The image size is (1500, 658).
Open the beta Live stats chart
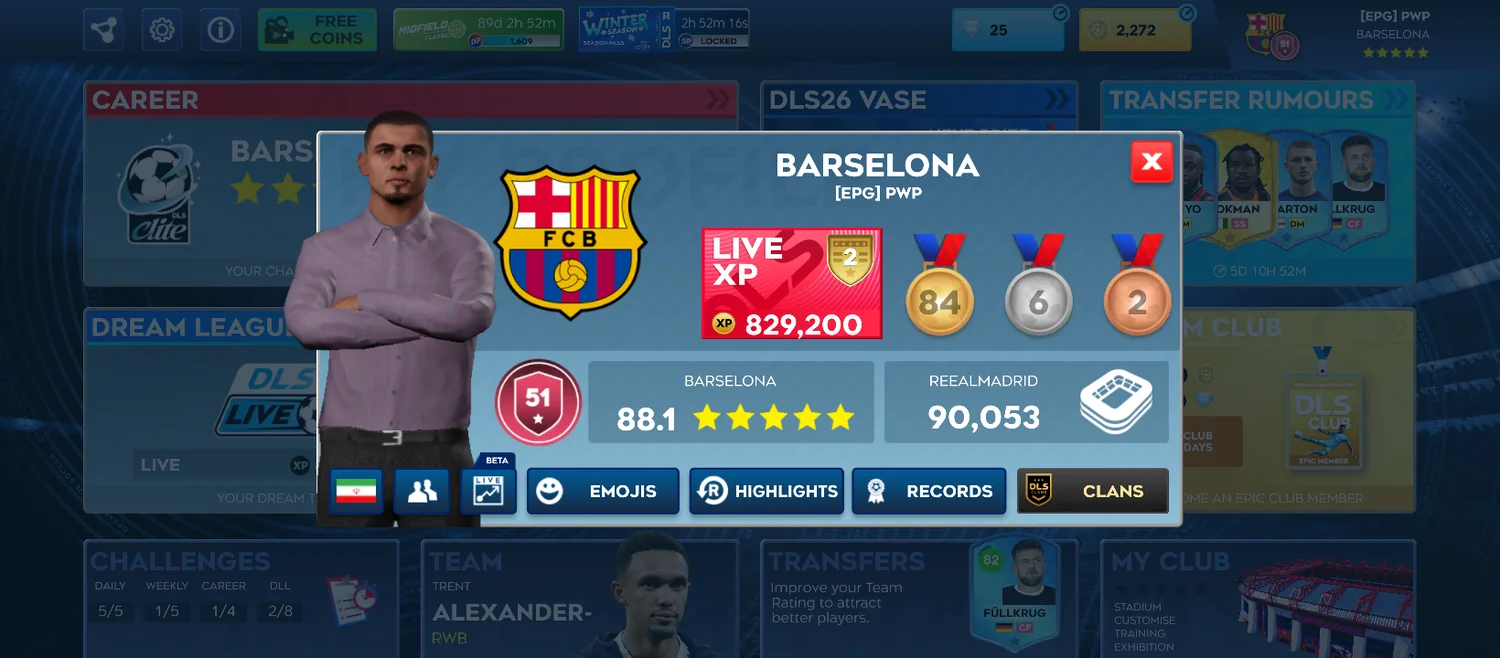click(x=488, y=491)
